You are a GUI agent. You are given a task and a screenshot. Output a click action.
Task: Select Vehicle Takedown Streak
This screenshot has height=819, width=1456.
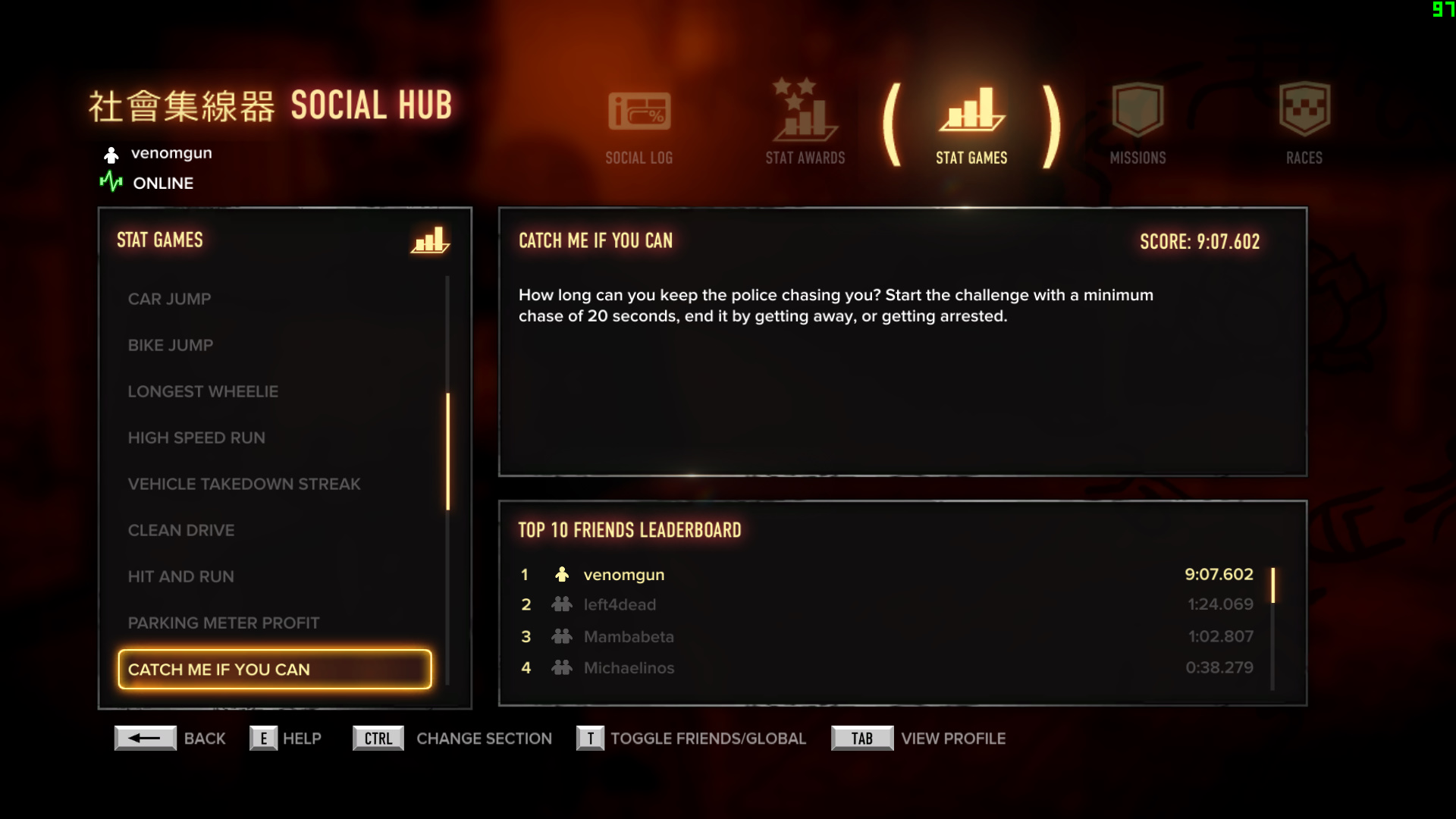point(243,484)
